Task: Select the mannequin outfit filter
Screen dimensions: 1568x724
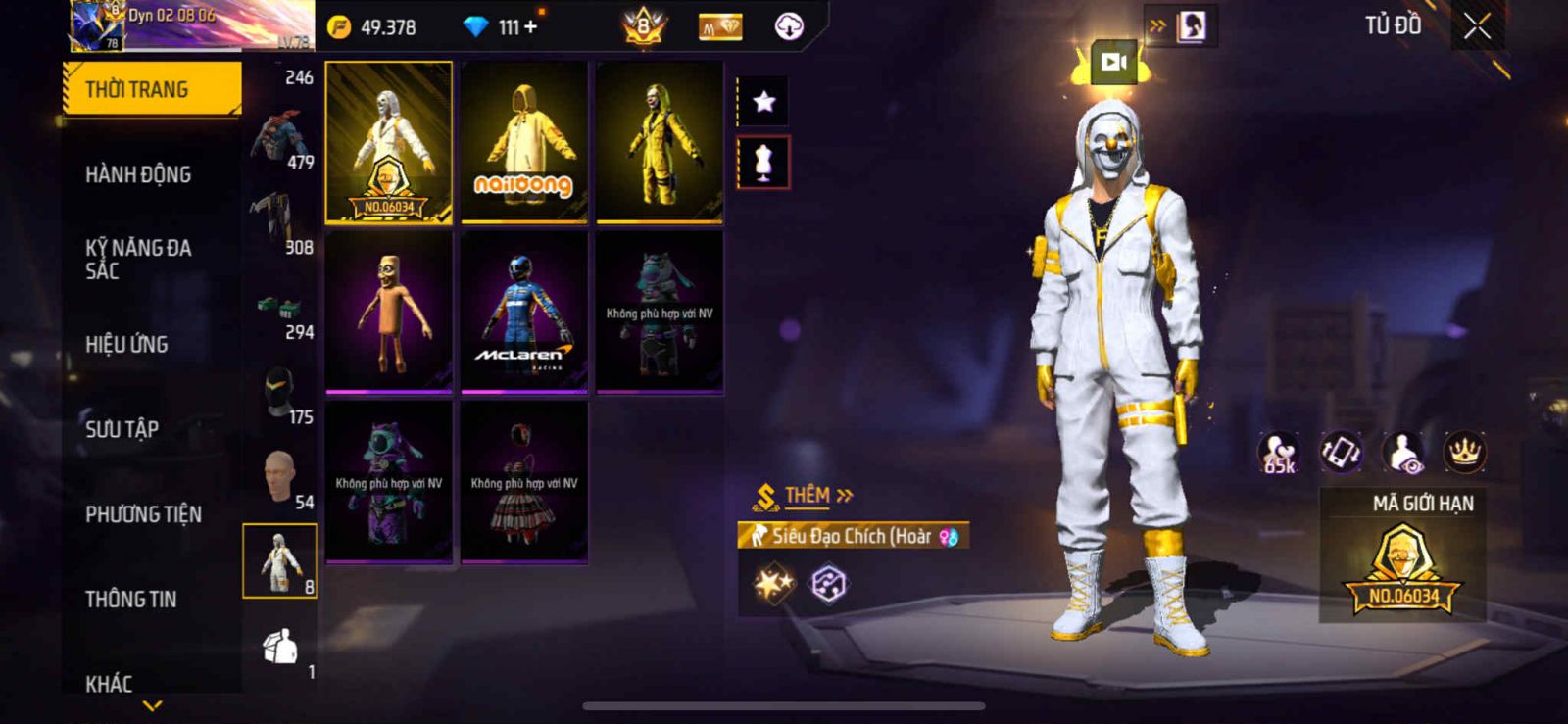Action: click(x=763, y=163)
